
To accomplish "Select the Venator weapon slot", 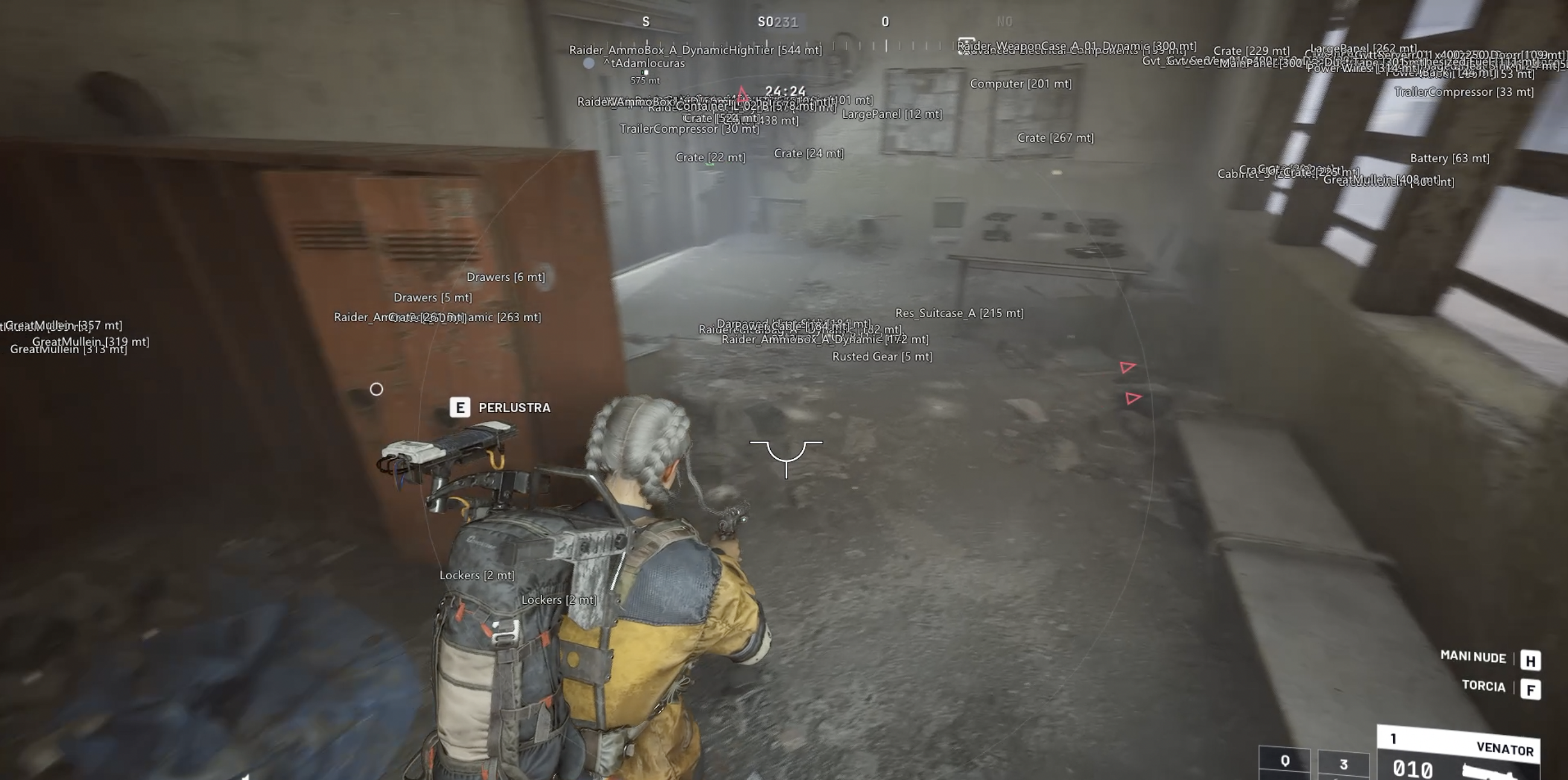I will [x=1458, y=753].
